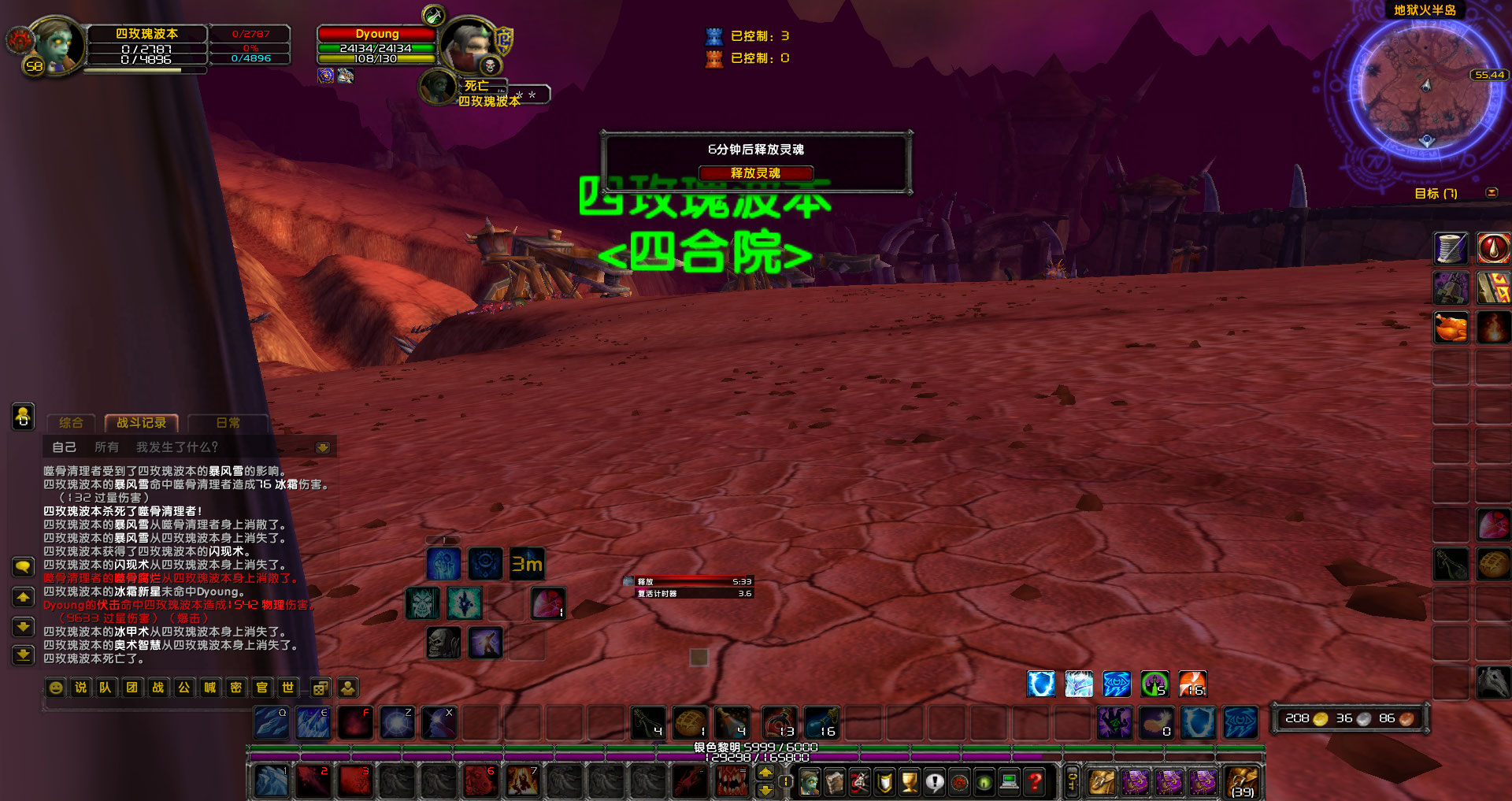Open the talents icon in the micro menu
The image size is (1512, 801).
click(859, 782)
